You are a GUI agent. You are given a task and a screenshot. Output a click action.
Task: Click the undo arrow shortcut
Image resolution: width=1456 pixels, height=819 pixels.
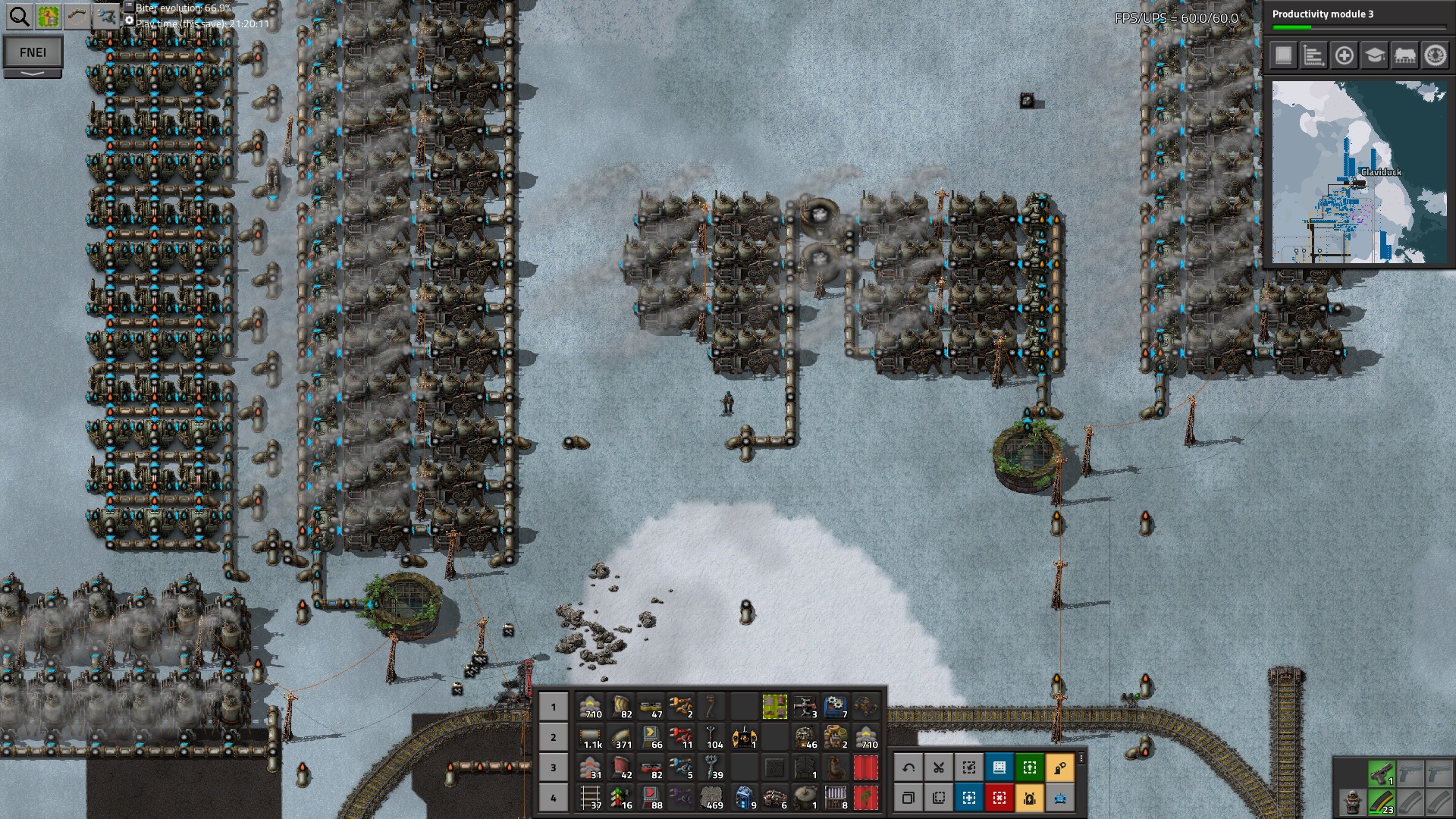pyautogui.click(x=908, y=767)
